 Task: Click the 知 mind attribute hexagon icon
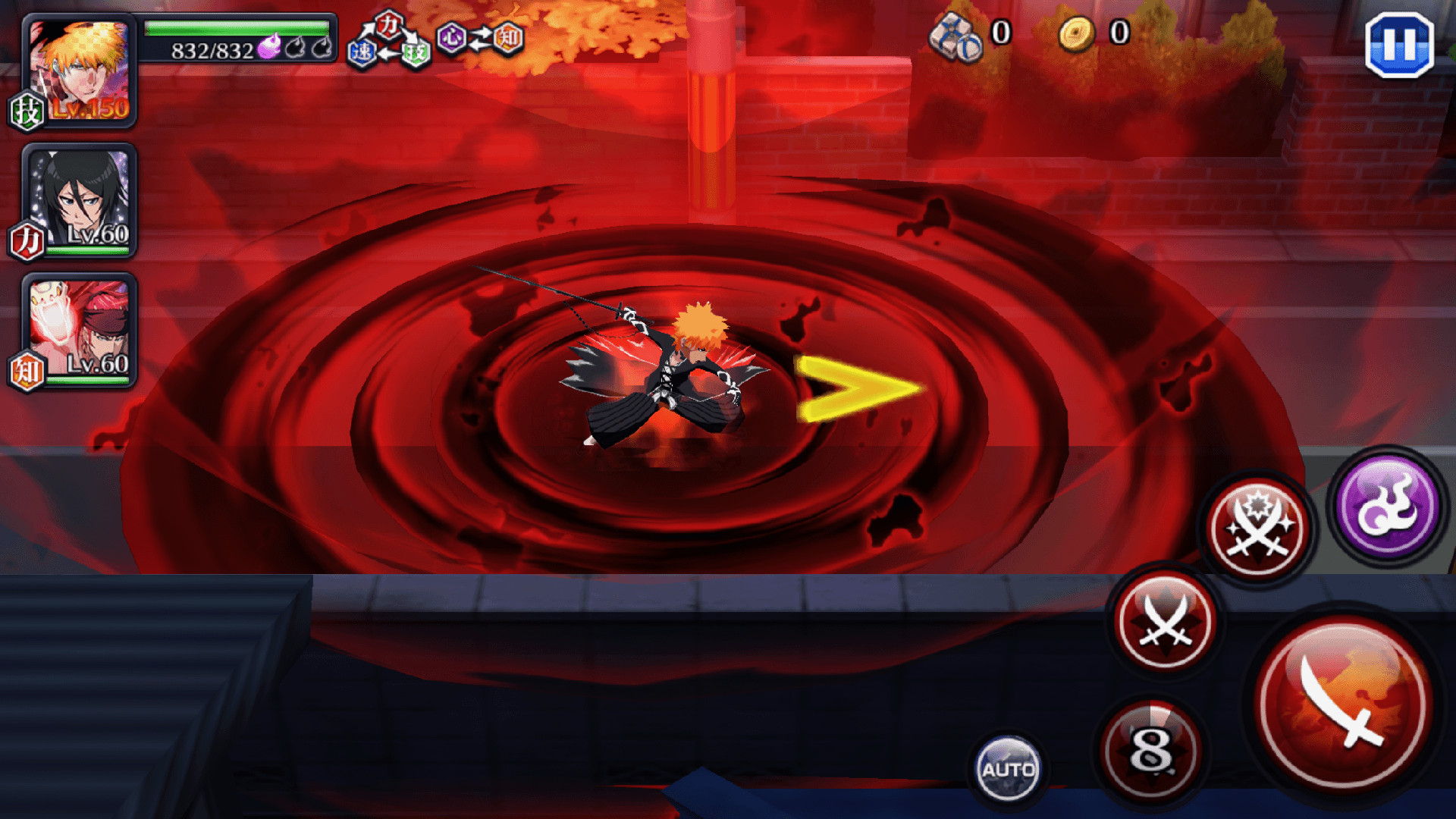click(507, 36)
